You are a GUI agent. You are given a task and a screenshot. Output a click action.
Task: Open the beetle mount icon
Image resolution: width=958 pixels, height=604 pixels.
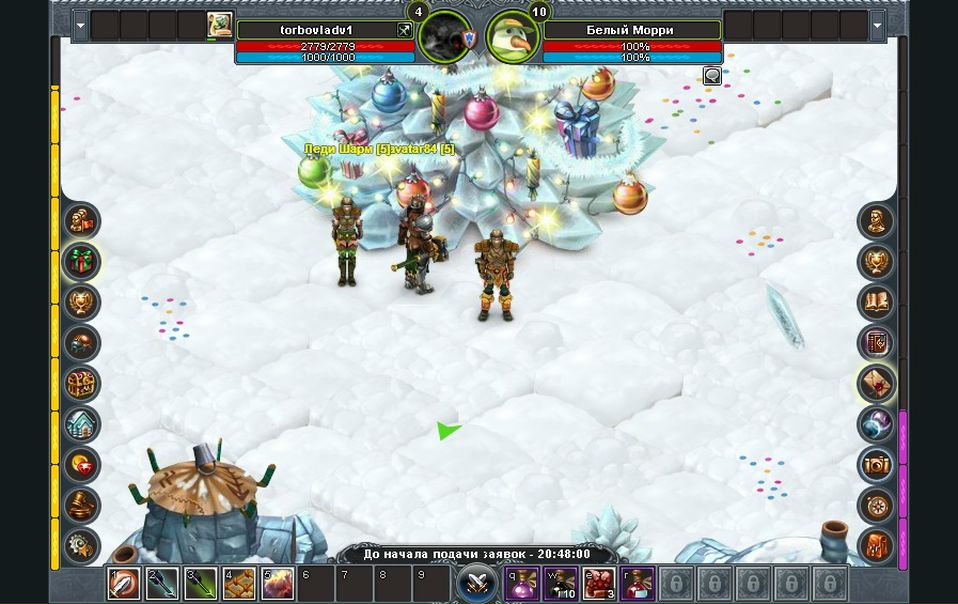point(82,343)
